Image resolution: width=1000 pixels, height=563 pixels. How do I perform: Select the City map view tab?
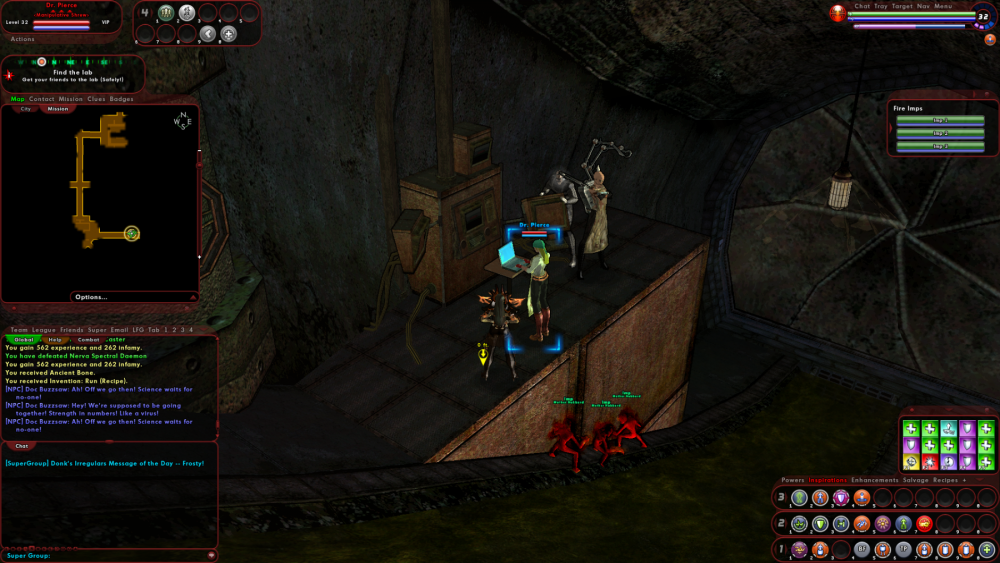pyautogui.click(x=26, y=109)
